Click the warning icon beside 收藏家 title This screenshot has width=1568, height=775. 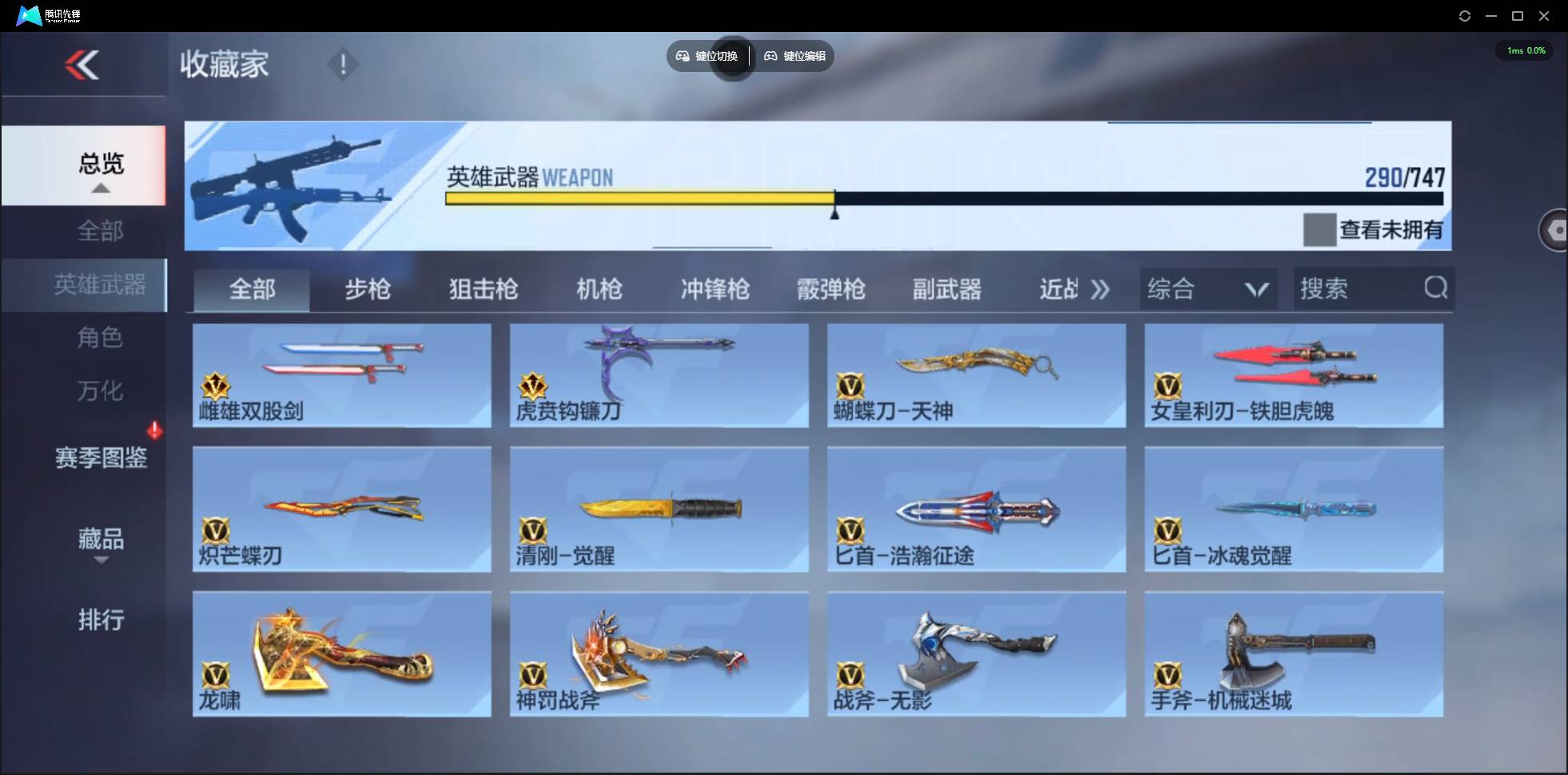[344, 64]
